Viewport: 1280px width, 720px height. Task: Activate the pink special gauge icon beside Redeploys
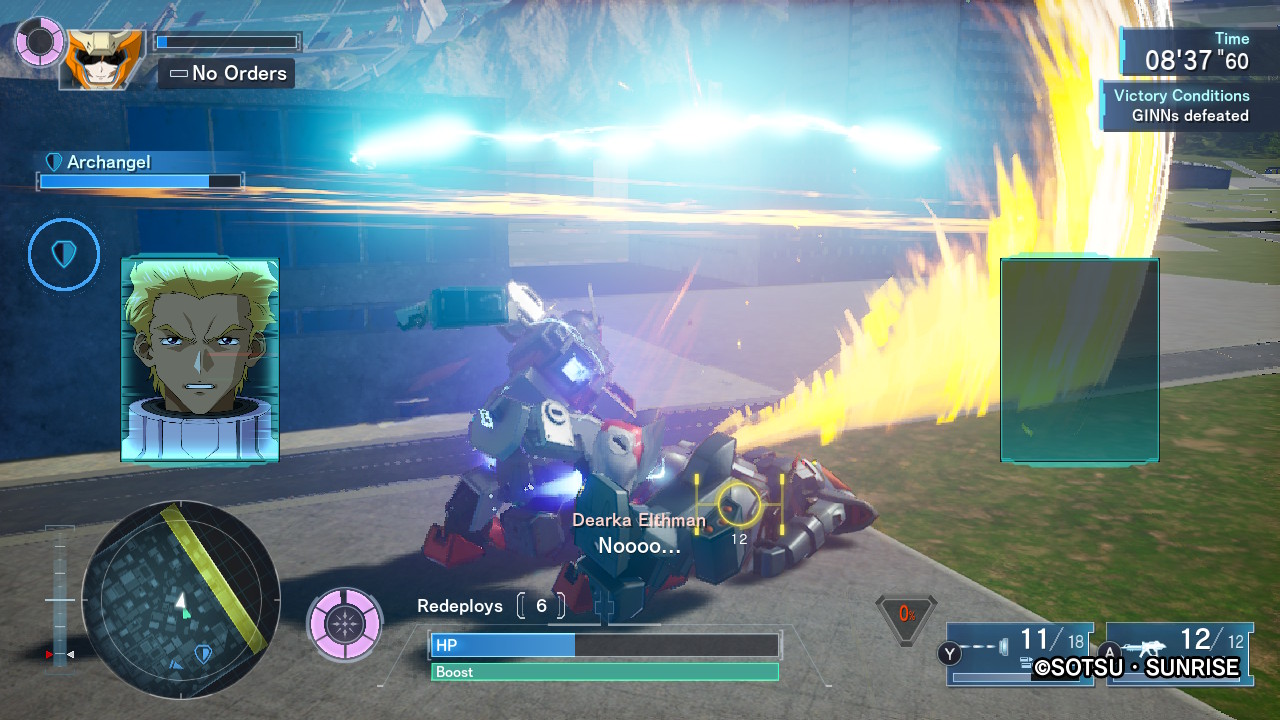(x=345, y=624)
